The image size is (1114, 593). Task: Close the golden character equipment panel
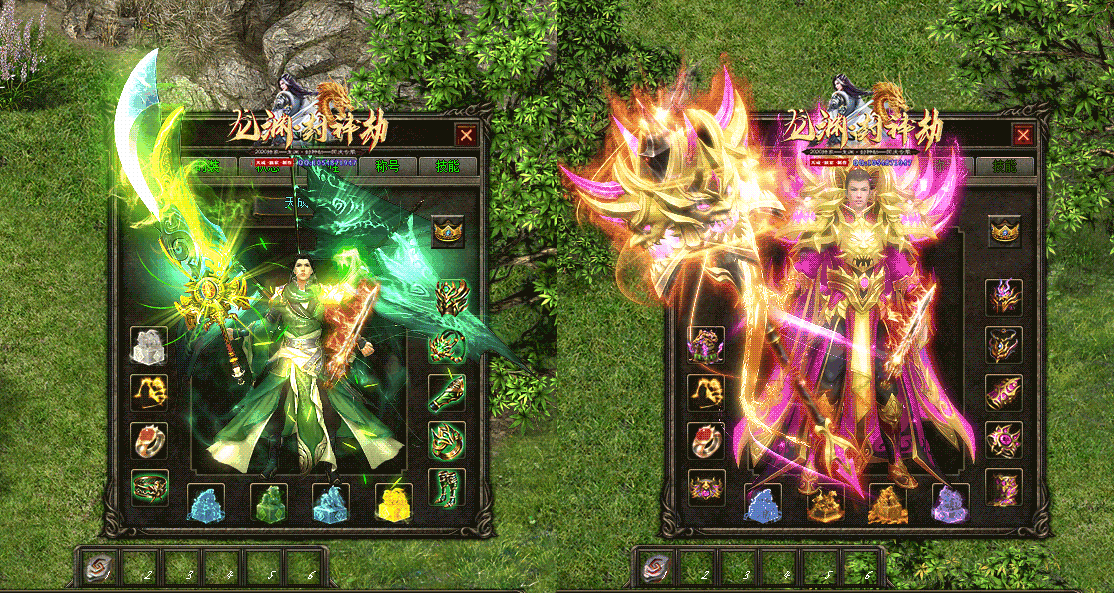pos(1023,135)
